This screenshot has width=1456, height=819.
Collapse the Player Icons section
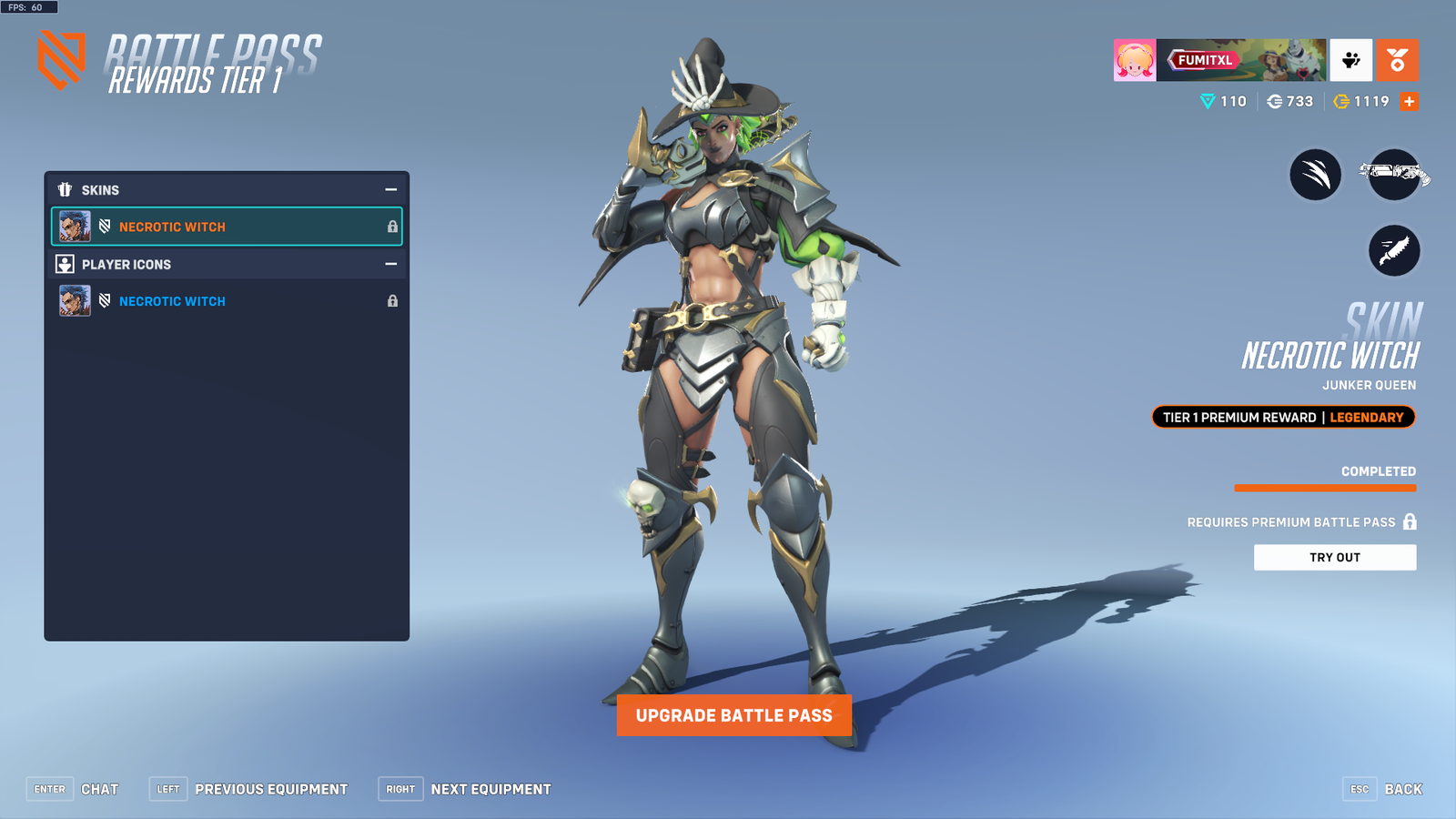coord(391,264)
